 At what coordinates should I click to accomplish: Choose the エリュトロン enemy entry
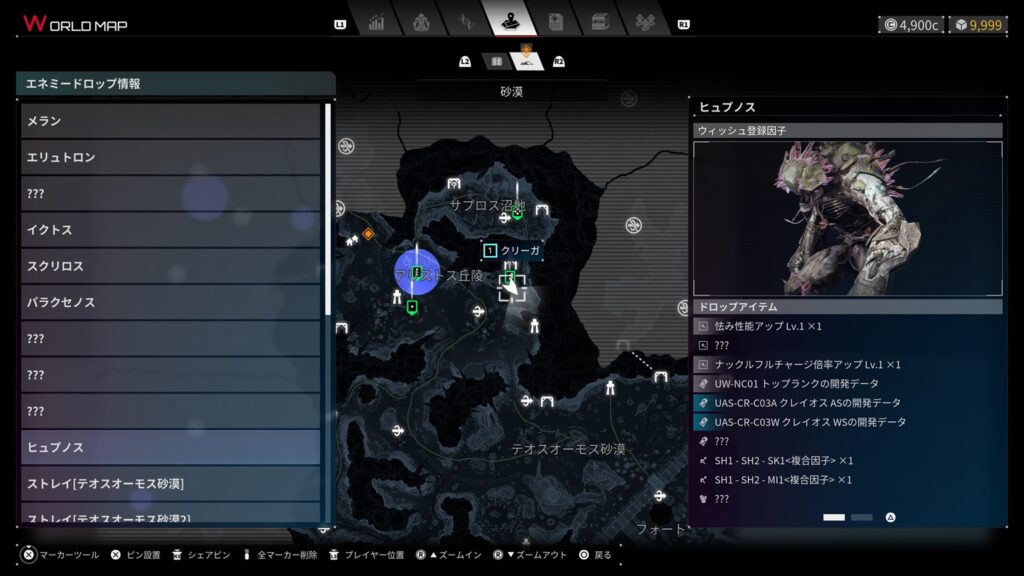pyautogui.click(x=170, y=157)
